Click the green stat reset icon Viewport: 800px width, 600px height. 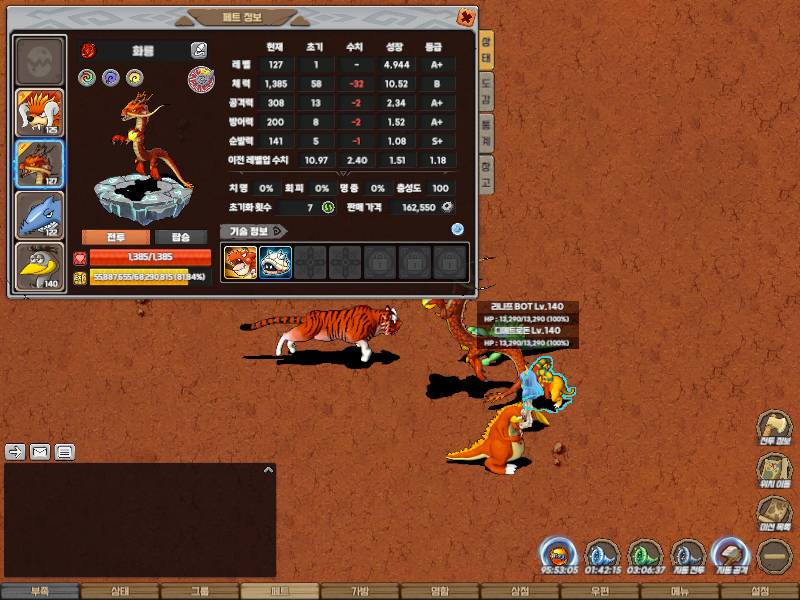click(327, 207)
